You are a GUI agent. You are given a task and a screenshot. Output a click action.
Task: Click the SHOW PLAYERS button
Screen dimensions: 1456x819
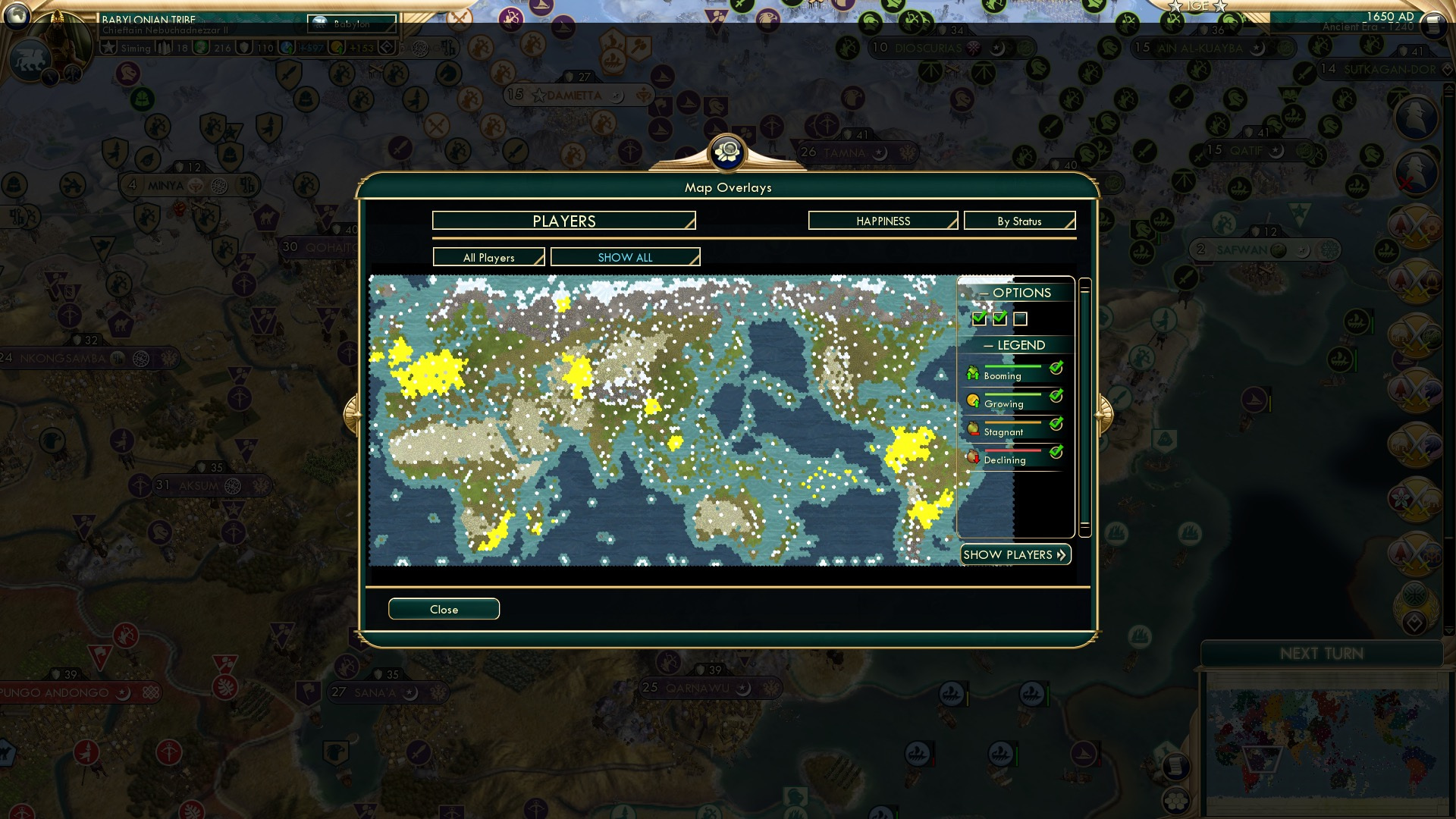pos(1015,554)
